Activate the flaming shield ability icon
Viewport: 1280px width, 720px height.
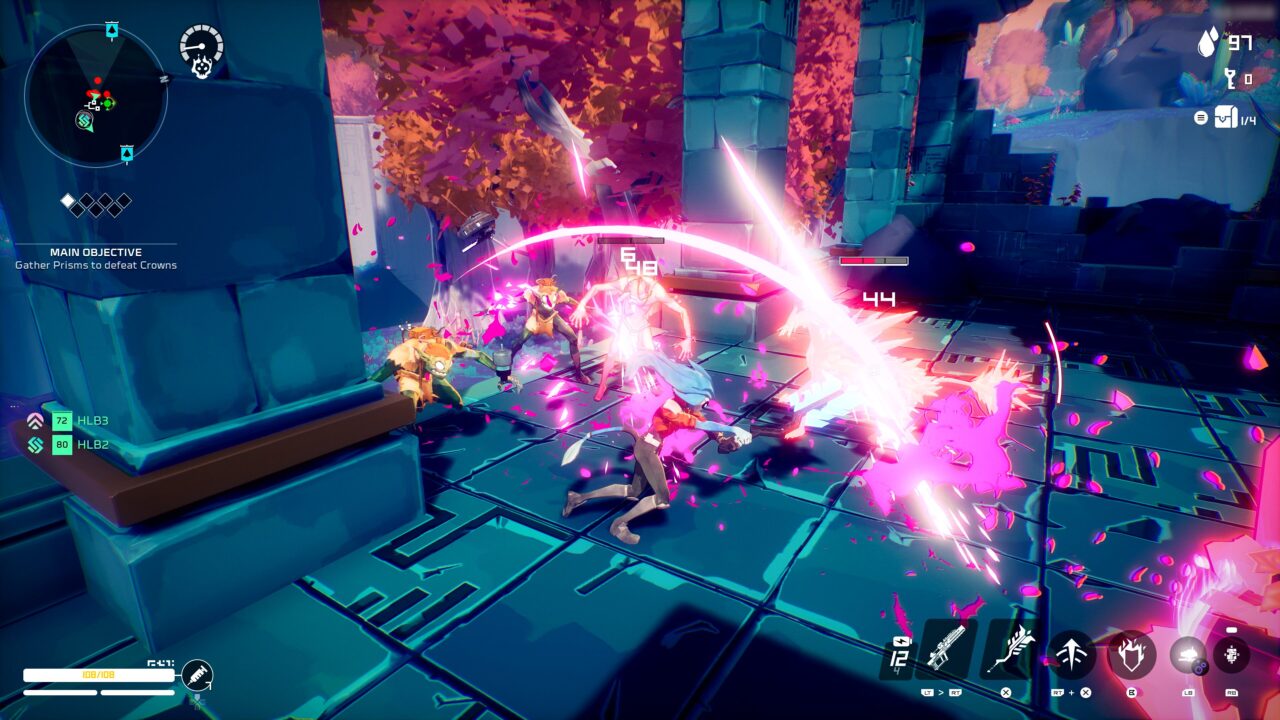(1131, 653)
